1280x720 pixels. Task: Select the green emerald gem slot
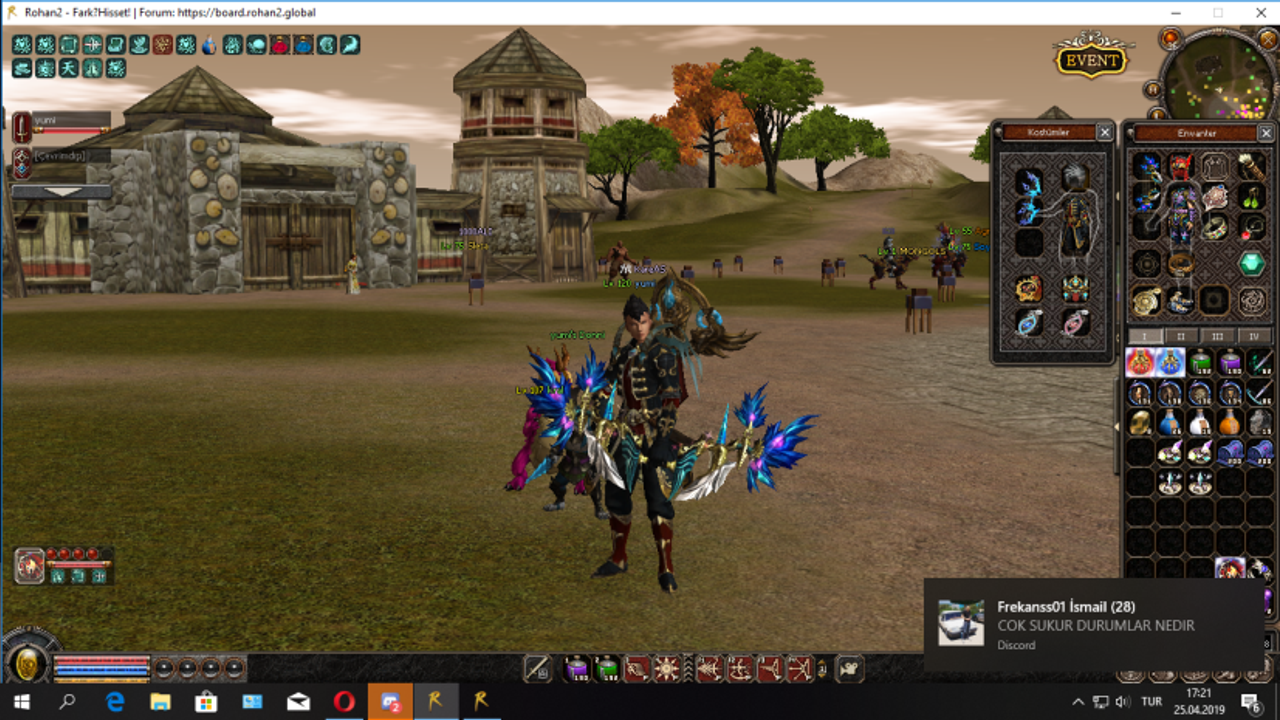pos(1252,264)
